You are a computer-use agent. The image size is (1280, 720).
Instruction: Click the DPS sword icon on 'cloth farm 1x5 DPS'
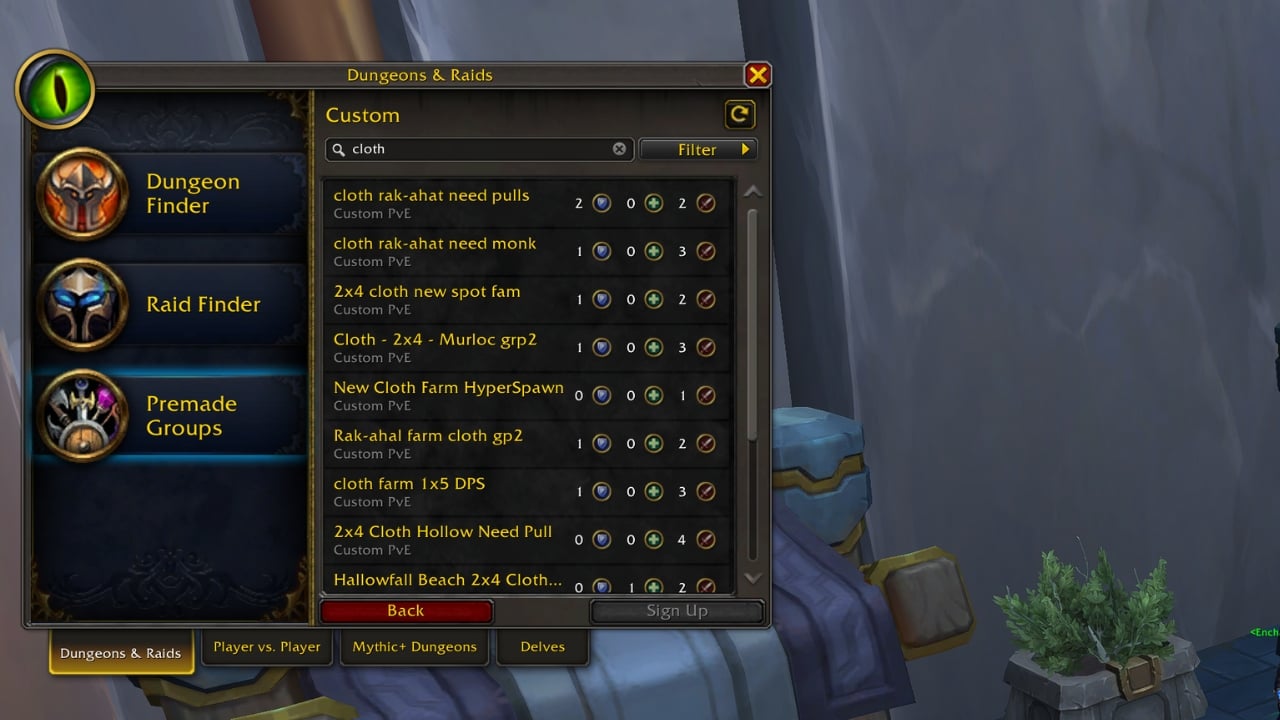(706, 491)
